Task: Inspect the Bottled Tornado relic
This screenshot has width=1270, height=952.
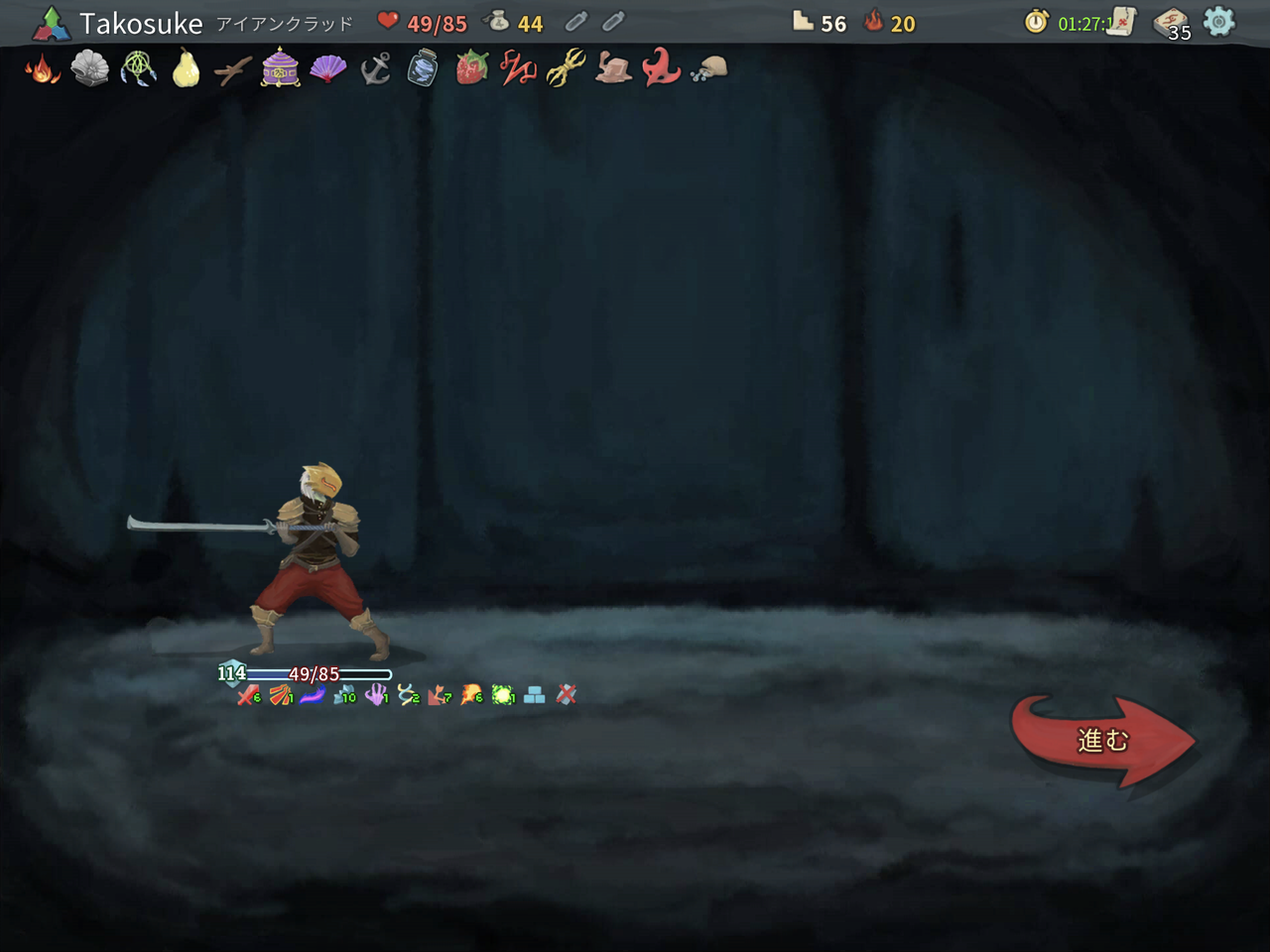Action: tap(422, 69)
